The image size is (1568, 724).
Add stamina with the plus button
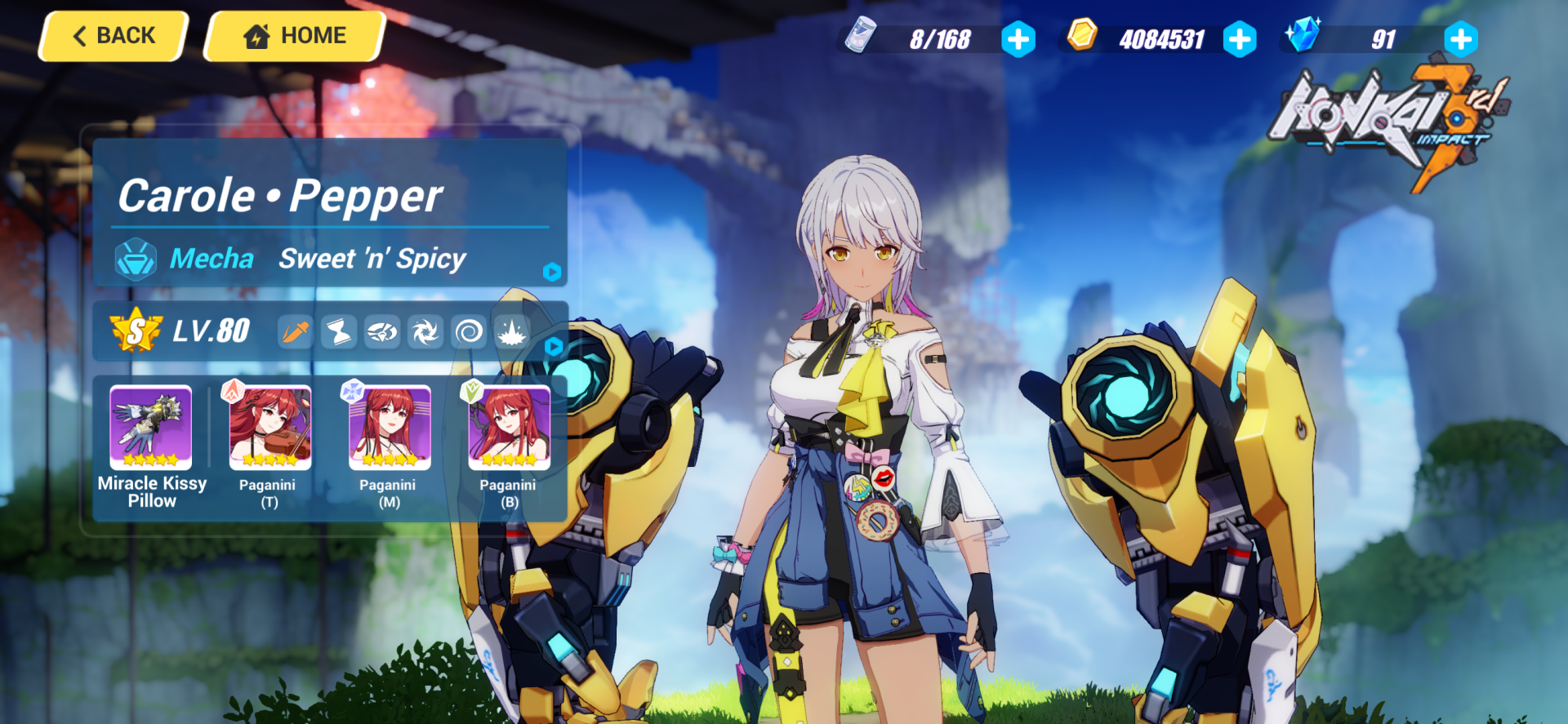[1018, 39]
